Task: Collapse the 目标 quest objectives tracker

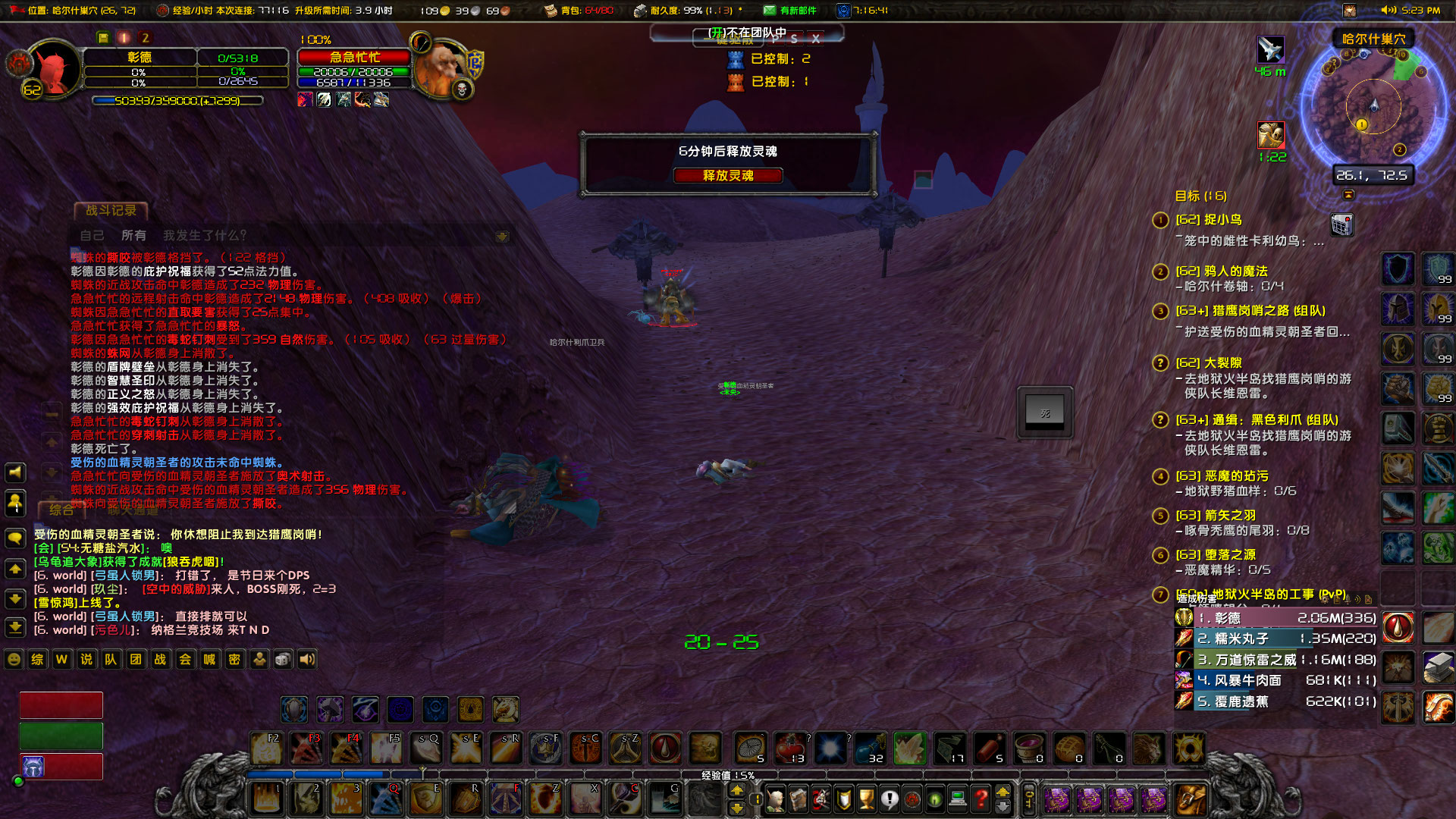Action: (1349, 195)
